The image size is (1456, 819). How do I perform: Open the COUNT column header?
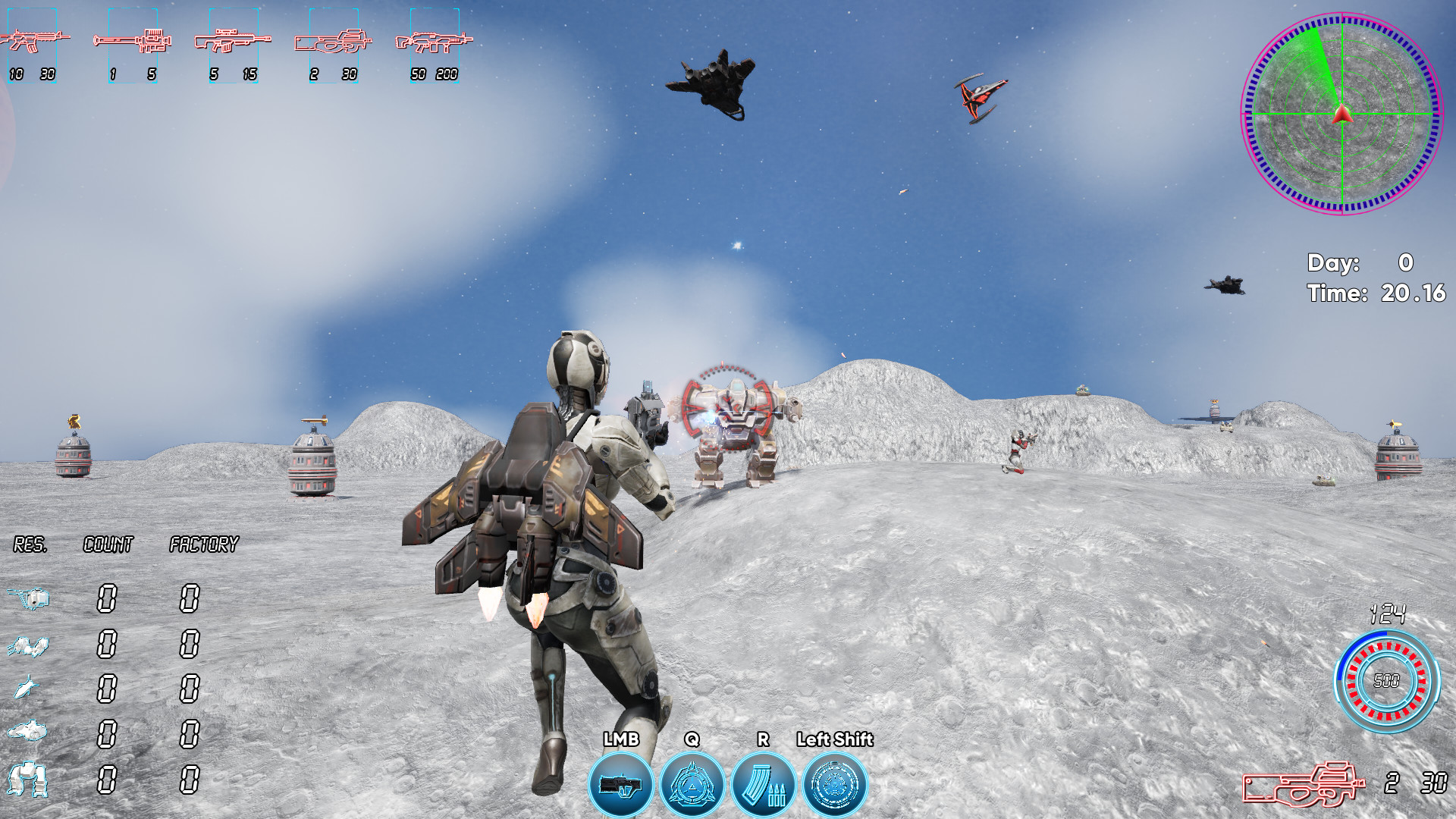point(108,543)
